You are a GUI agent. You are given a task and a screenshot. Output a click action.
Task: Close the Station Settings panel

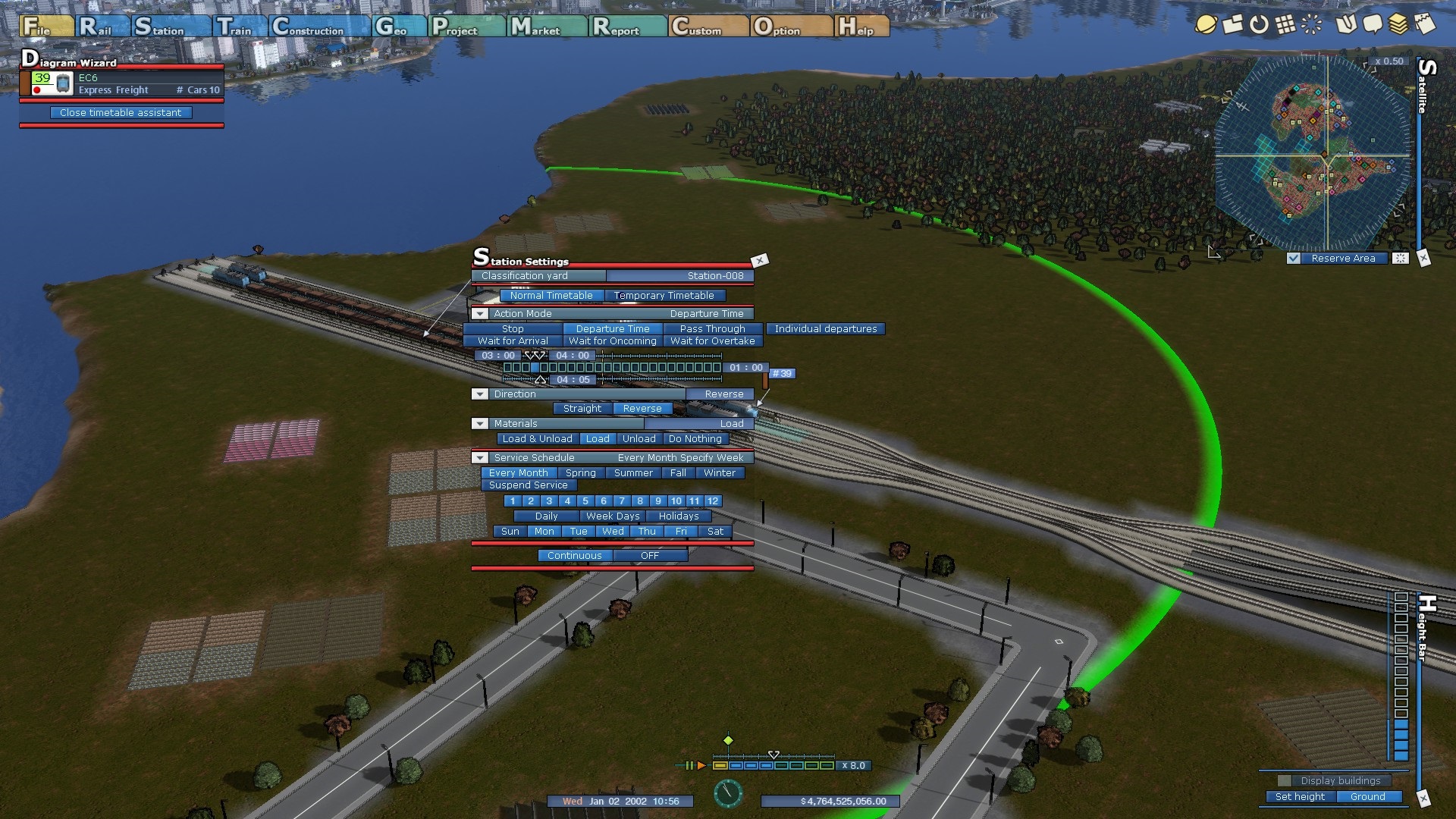point(759,261)
